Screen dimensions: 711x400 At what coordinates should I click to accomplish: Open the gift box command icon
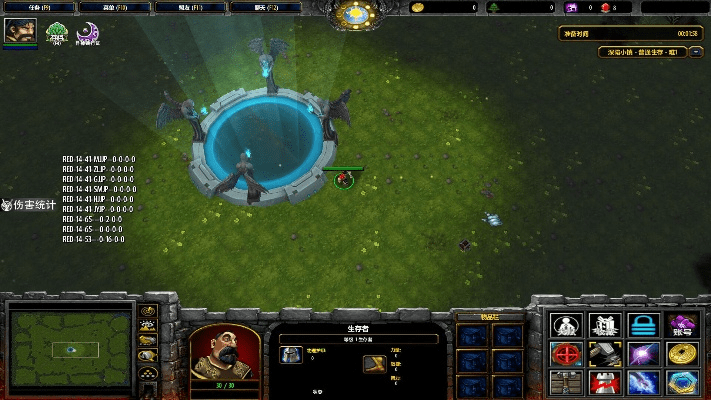pos(604,325)
